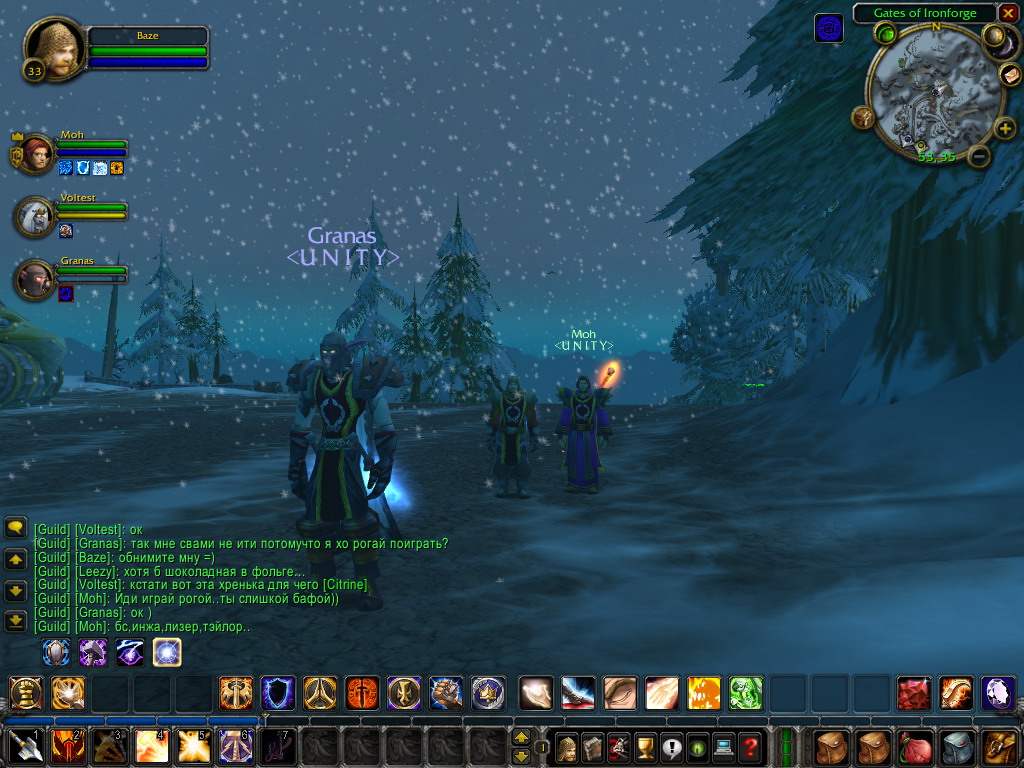Target party member Granas's portrait
Viewport: 1024px width, 768px height.
[36, 279]
